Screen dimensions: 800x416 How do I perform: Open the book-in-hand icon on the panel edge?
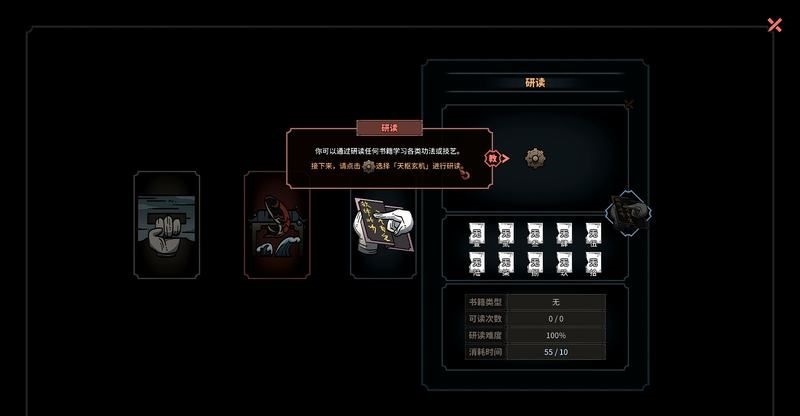pos(631,212)
